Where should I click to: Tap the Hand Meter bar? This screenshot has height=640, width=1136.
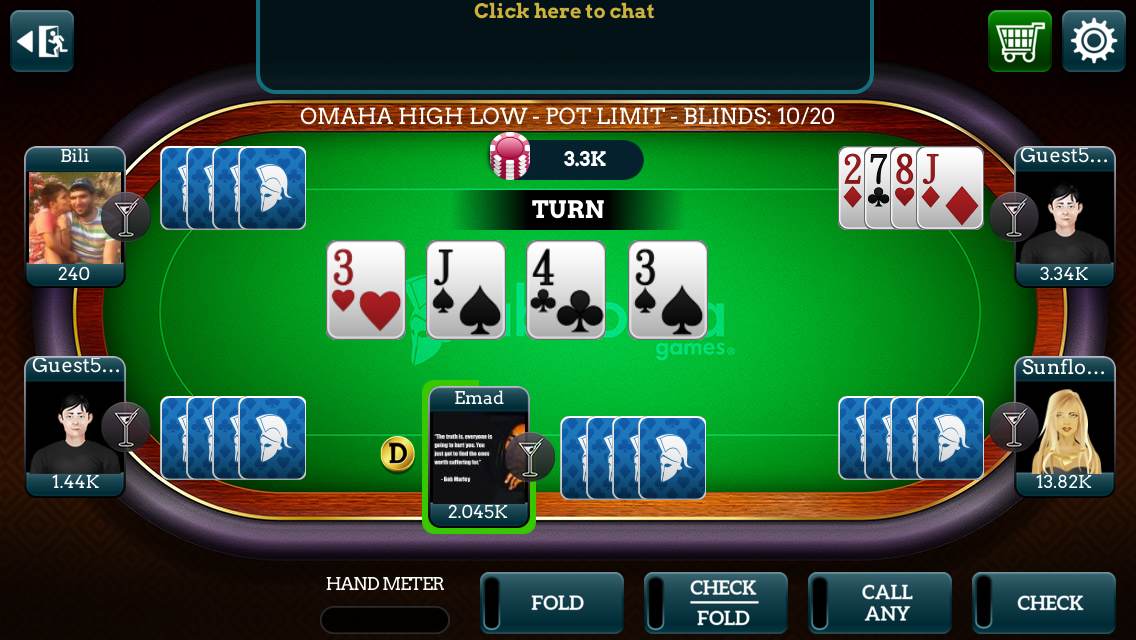[384, 620]
